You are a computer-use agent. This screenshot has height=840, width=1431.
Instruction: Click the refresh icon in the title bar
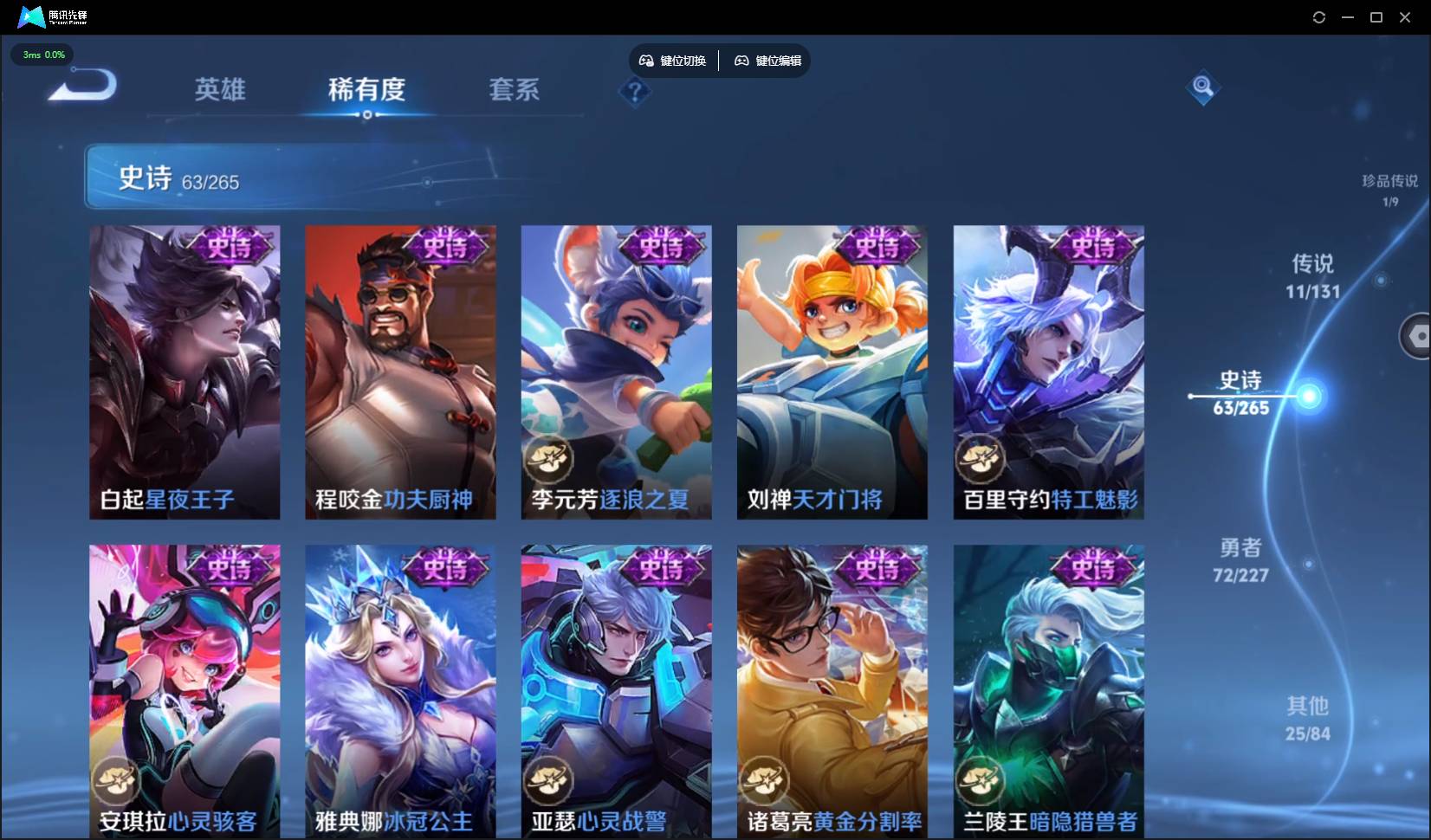(x=1319, y=16)
